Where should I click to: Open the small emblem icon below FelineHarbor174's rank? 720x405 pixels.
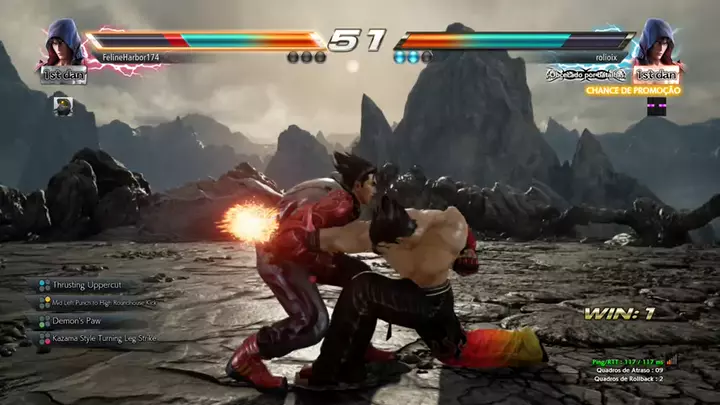pyautogui.click(x=63, y=104)
